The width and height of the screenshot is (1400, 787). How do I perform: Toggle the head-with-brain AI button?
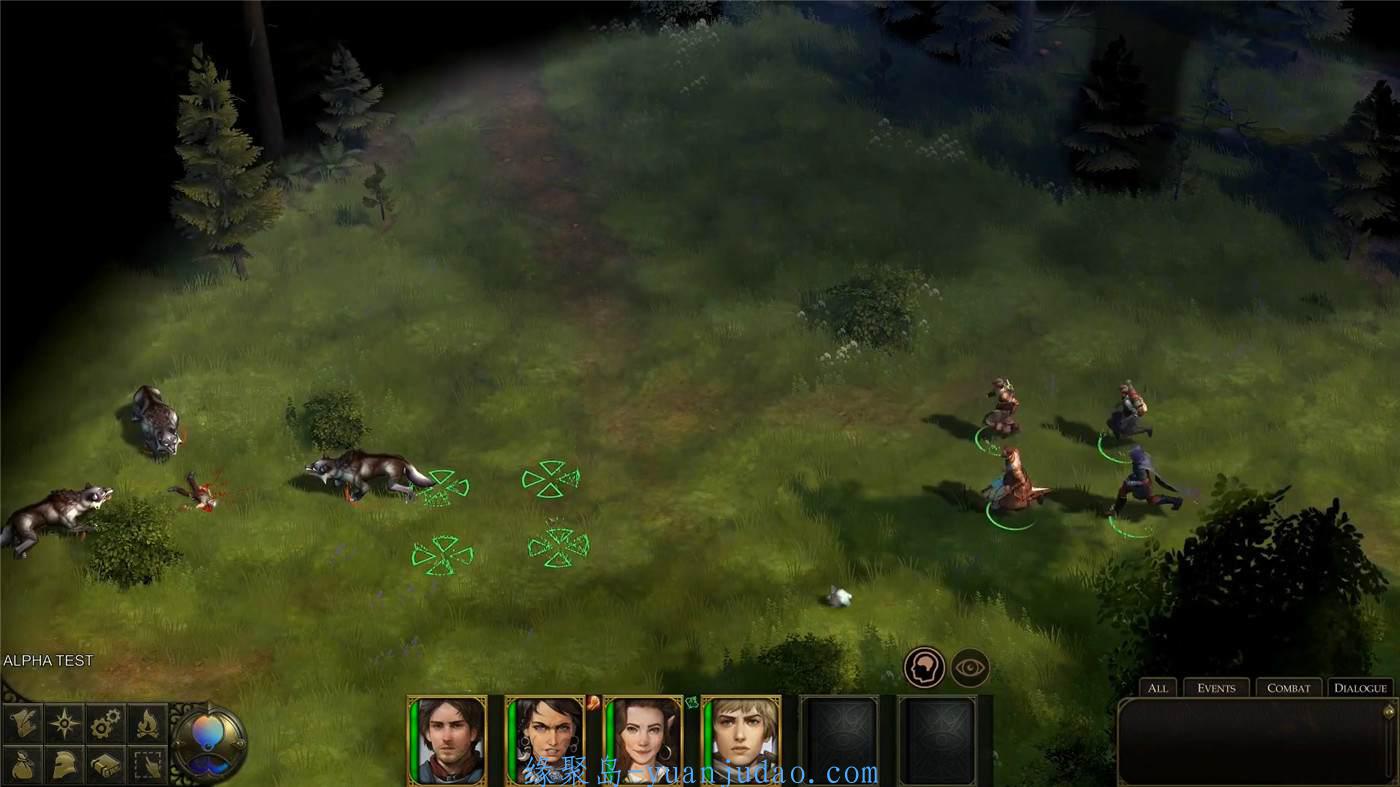pos(924,668)
